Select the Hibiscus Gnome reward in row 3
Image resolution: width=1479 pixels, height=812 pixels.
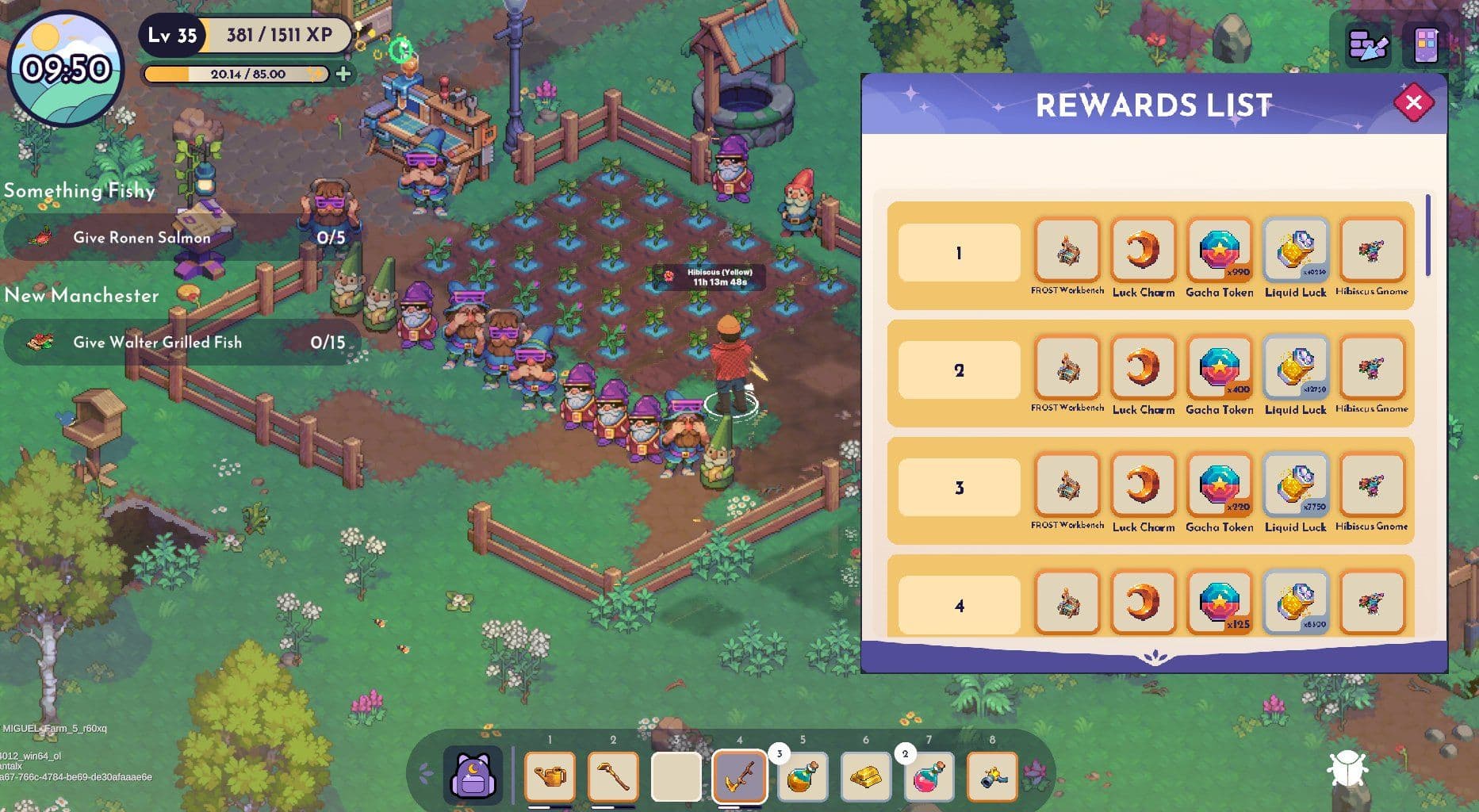pos(1371,485)
